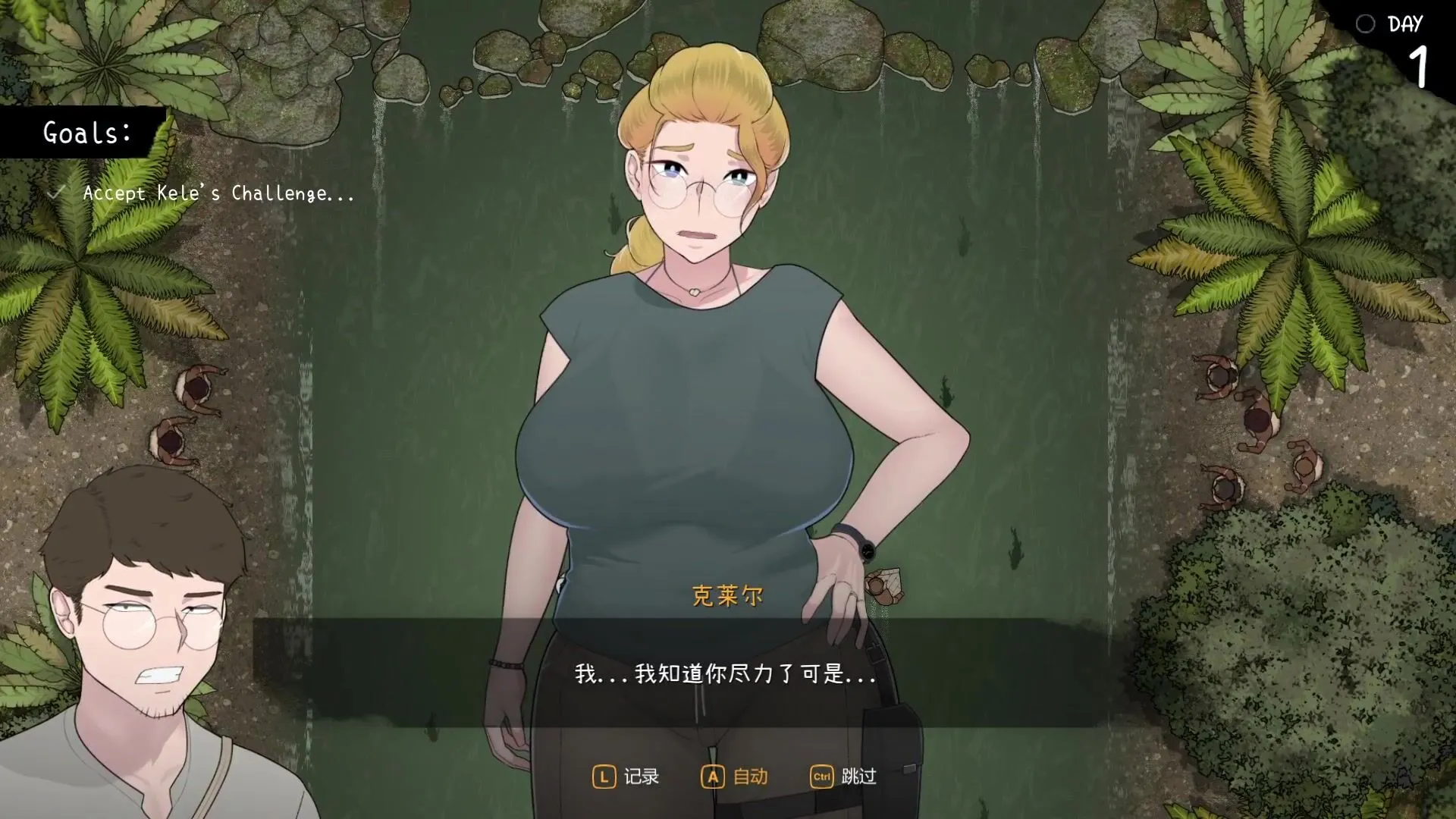
Task: Open the 记录 dialogue log
Action: coord(626,777)
